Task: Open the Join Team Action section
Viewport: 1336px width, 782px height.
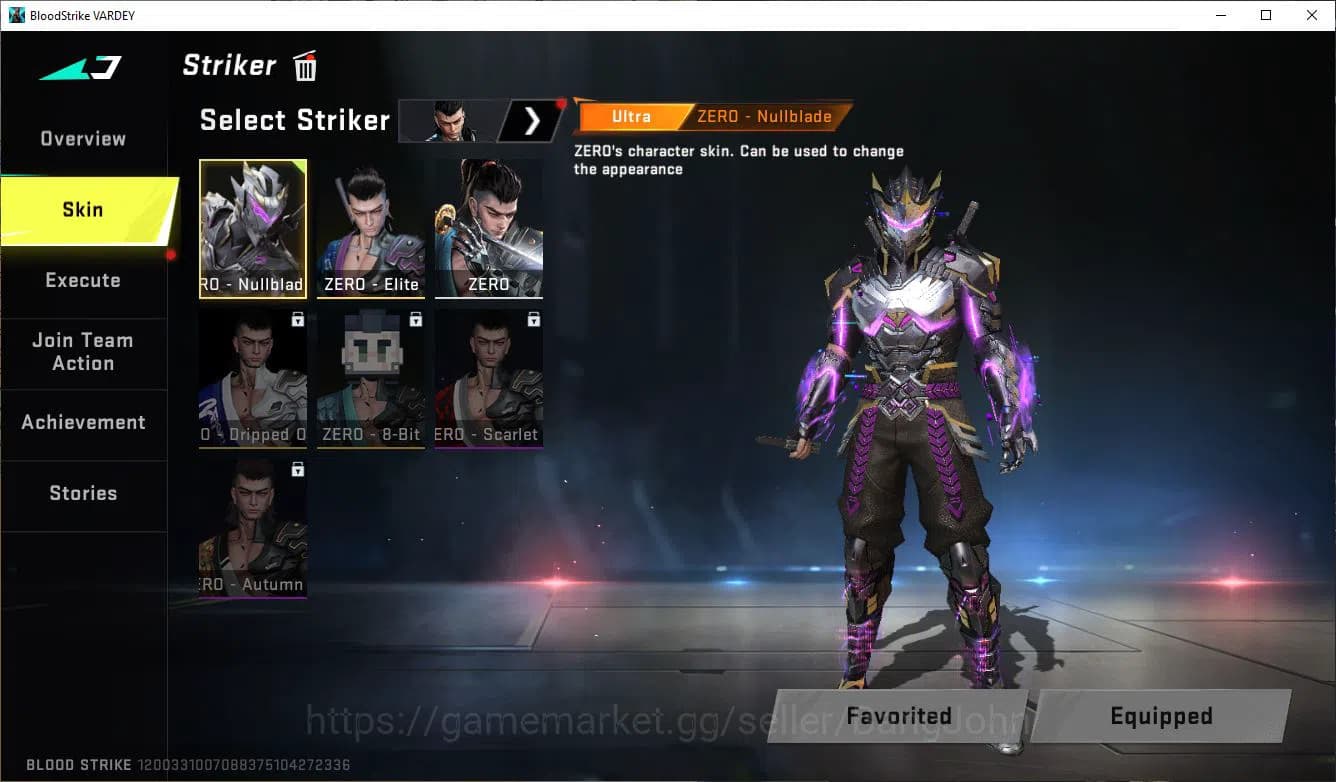Action: point(83,352)
